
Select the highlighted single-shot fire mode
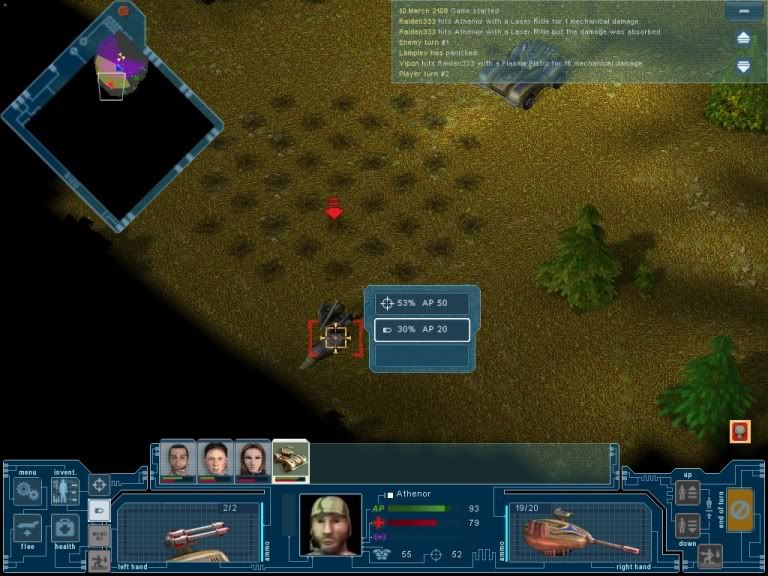coord(99,510)
